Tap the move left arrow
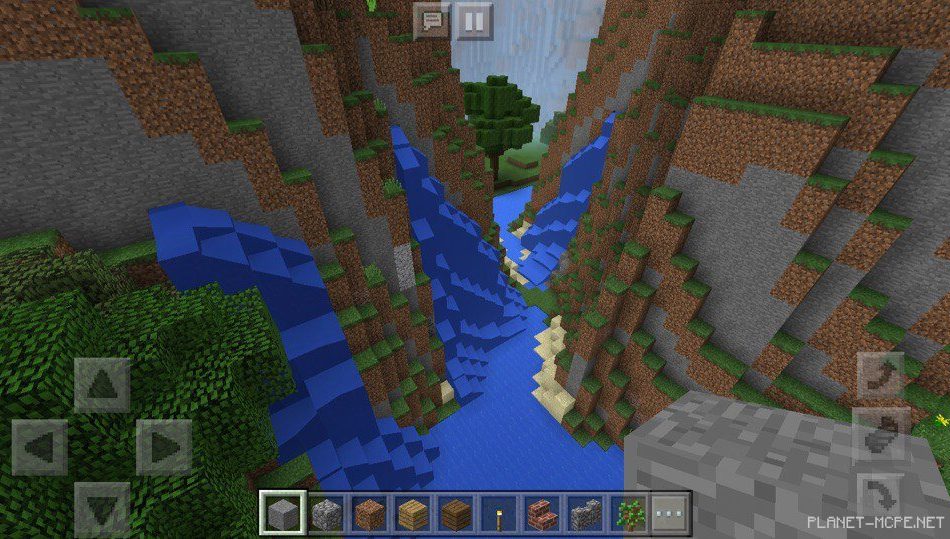Screen dimensions: 950x539 tap(40, 446)
